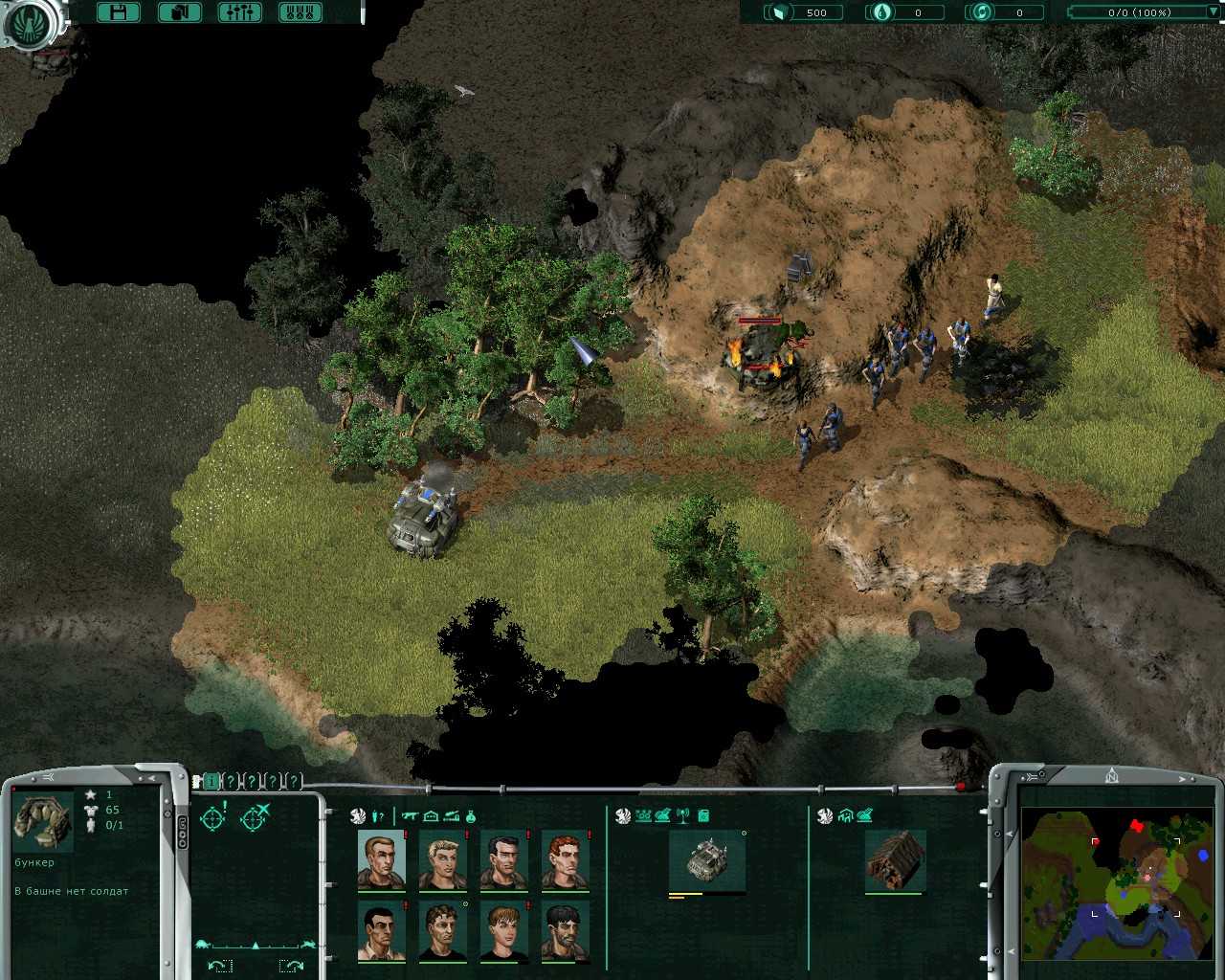Adjust the turtle-to-hare game speed slider
This screenshot has width=1225, height=980.
pyautogui.click(x=256, y=946)
